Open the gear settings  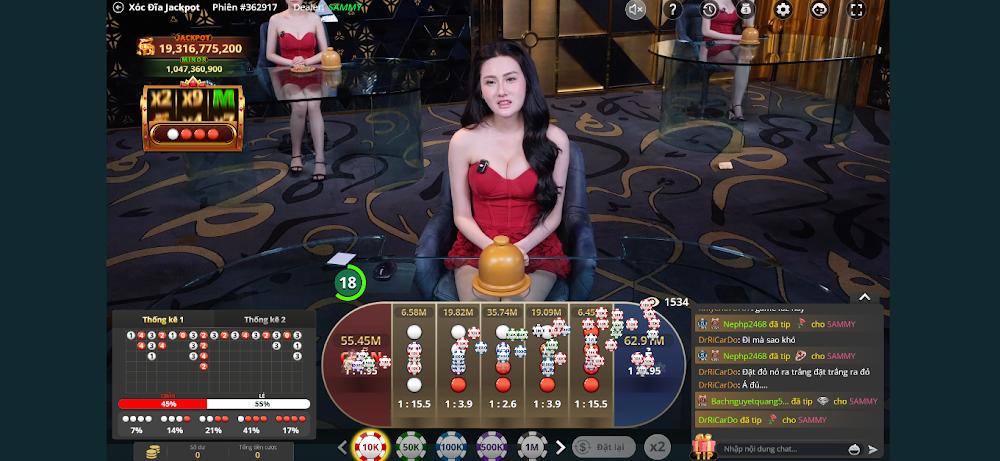point(783,10)
